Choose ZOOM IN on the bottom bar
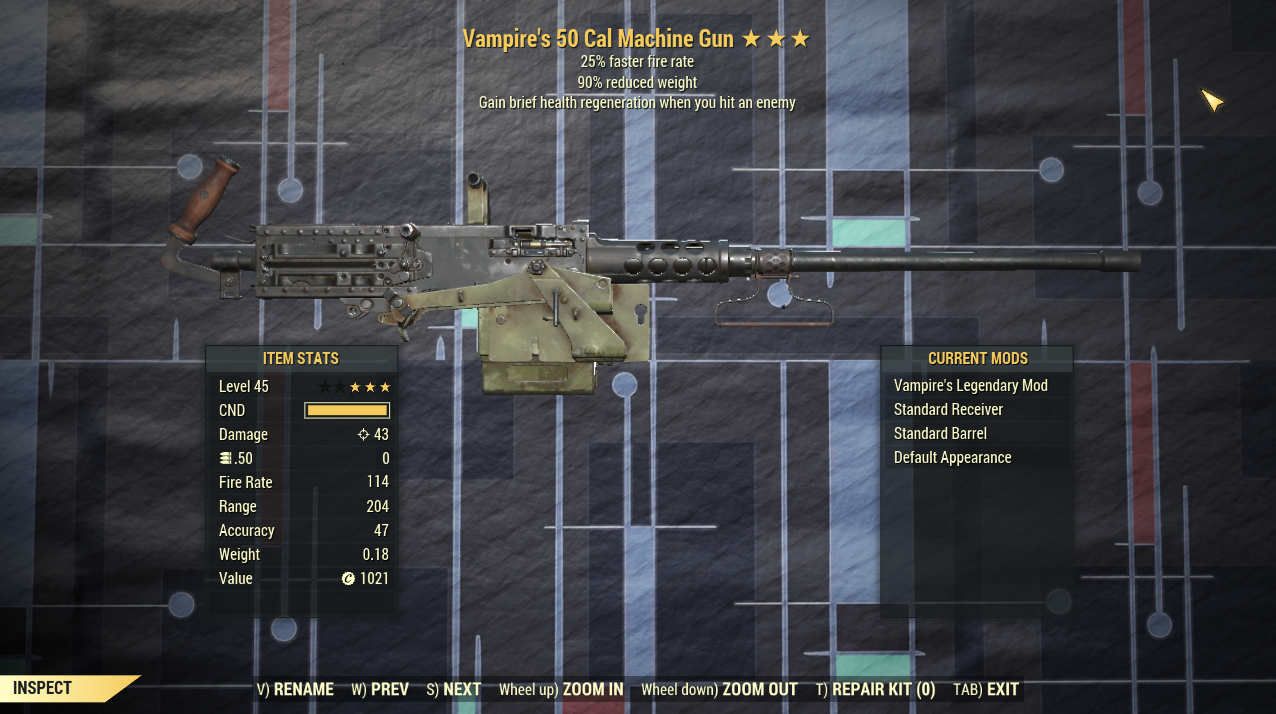Image resolution: width=1276 pixels, height=714 pixels. 561,689
